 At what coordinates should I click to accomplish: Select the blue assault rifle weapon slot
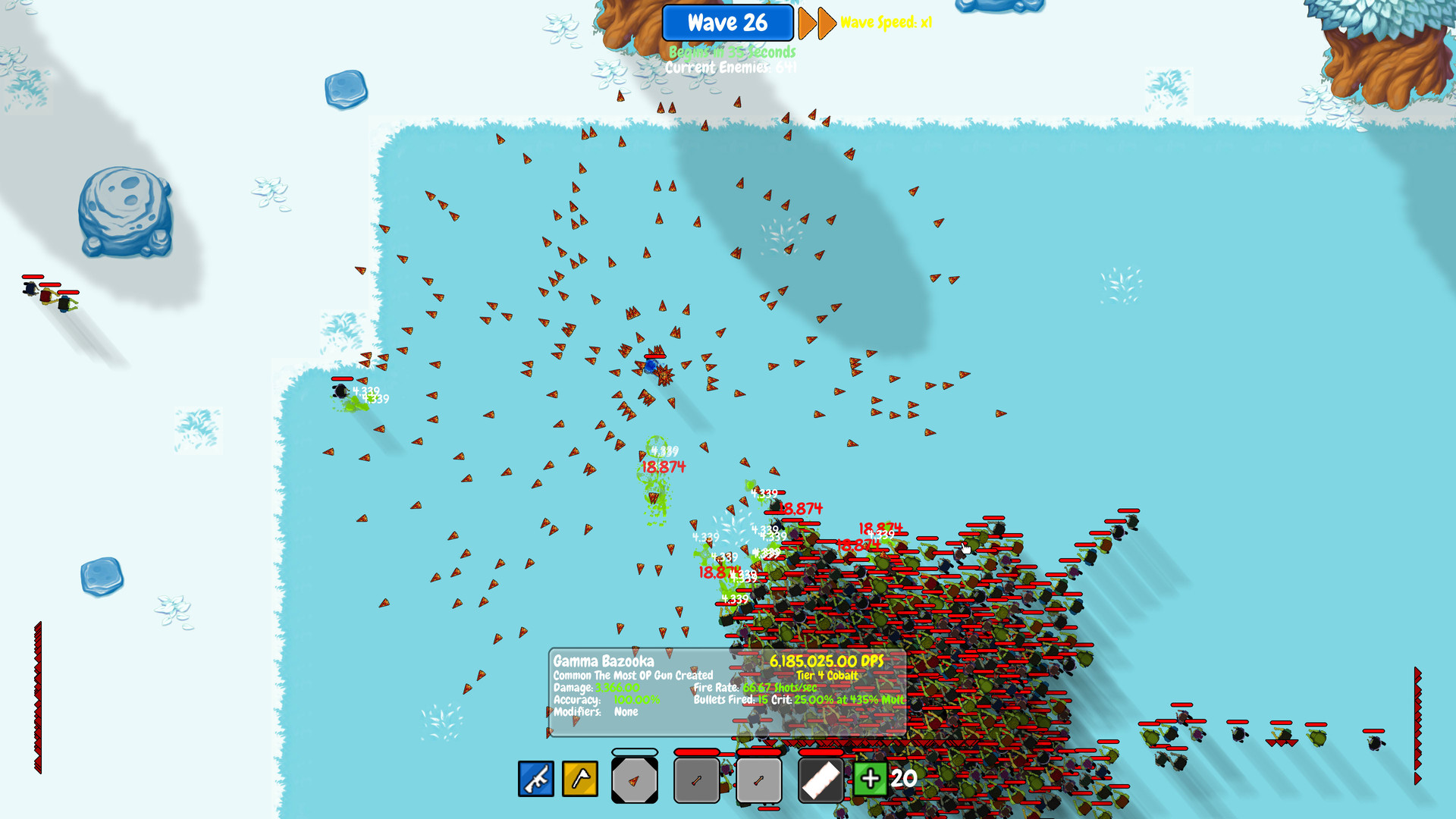point(535,778)
